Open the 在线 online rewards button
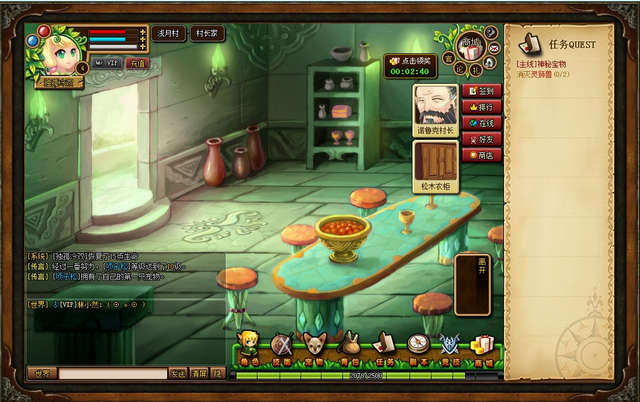The height and width of the screenshot is (402, 640). pyautogui.click(x=484, y=122)
